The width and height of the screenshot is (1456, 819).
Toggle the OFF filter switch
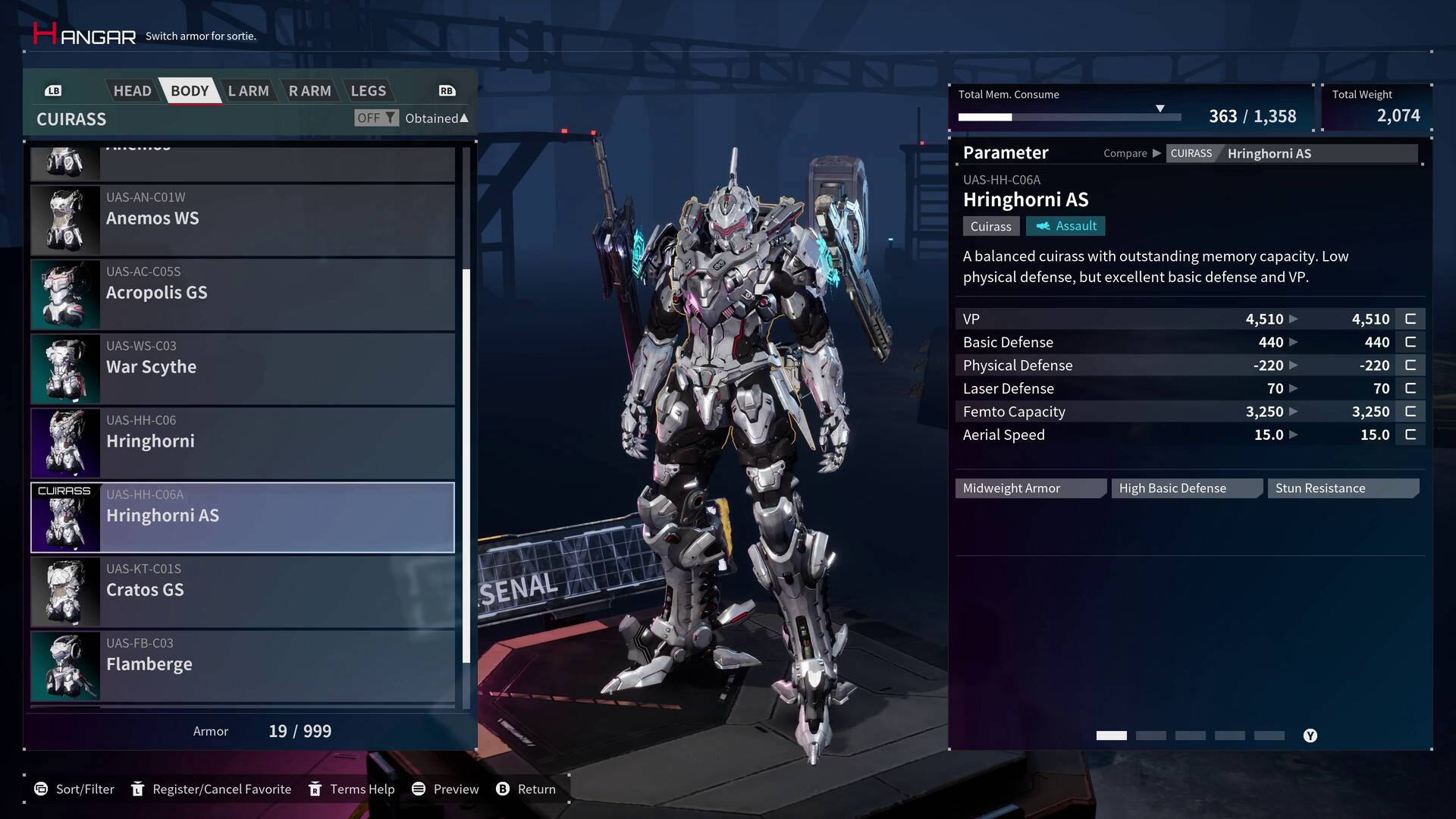371,118
